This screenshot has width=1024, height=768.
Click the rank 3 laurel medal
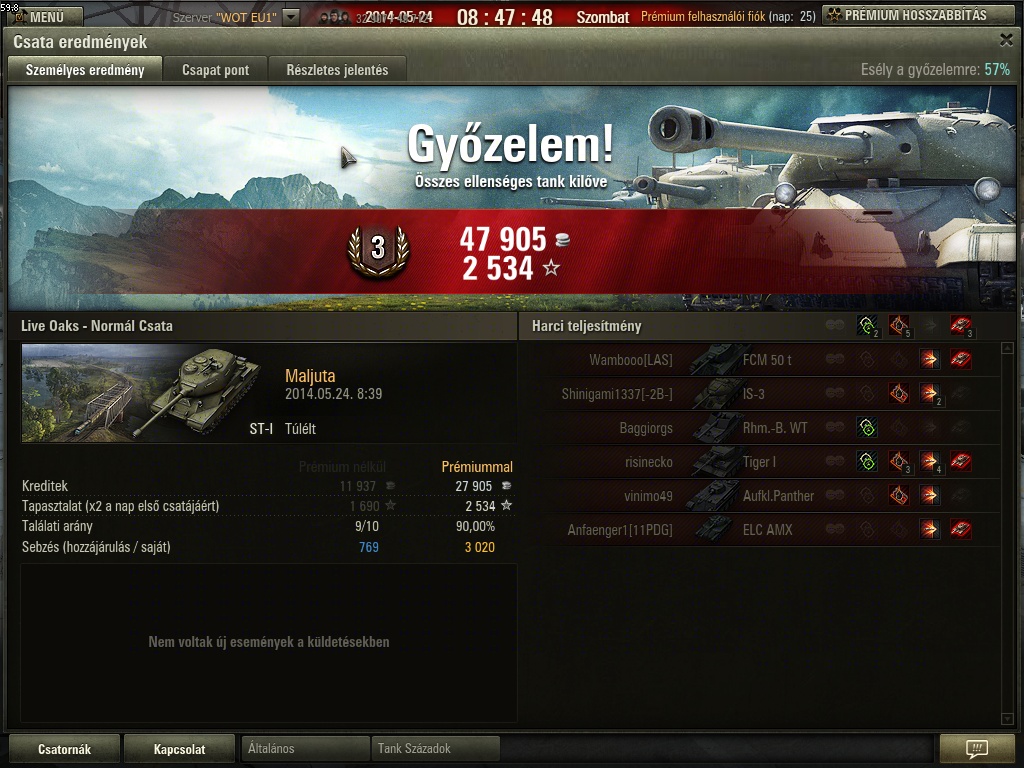coord(378,251)
